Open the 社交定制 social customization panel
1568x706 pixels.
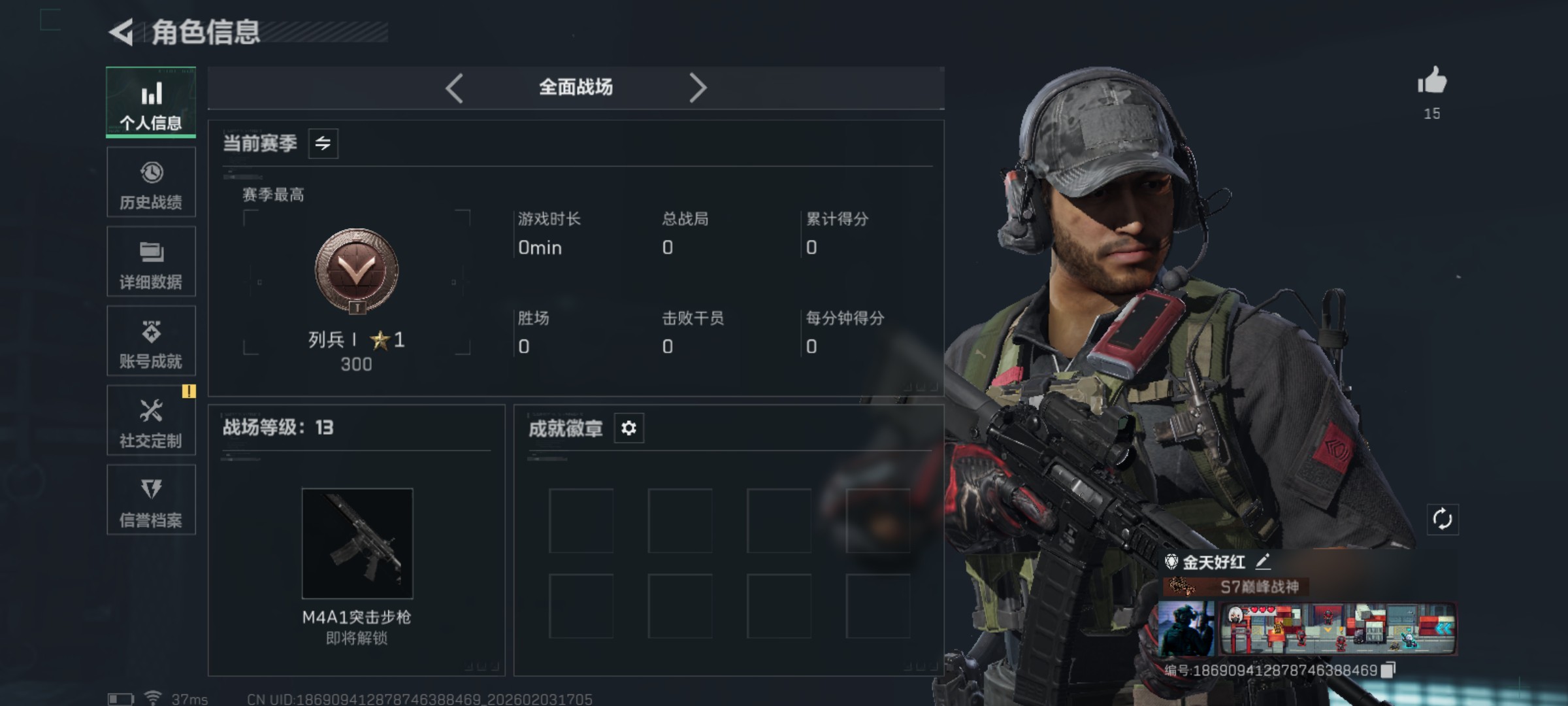151,421
